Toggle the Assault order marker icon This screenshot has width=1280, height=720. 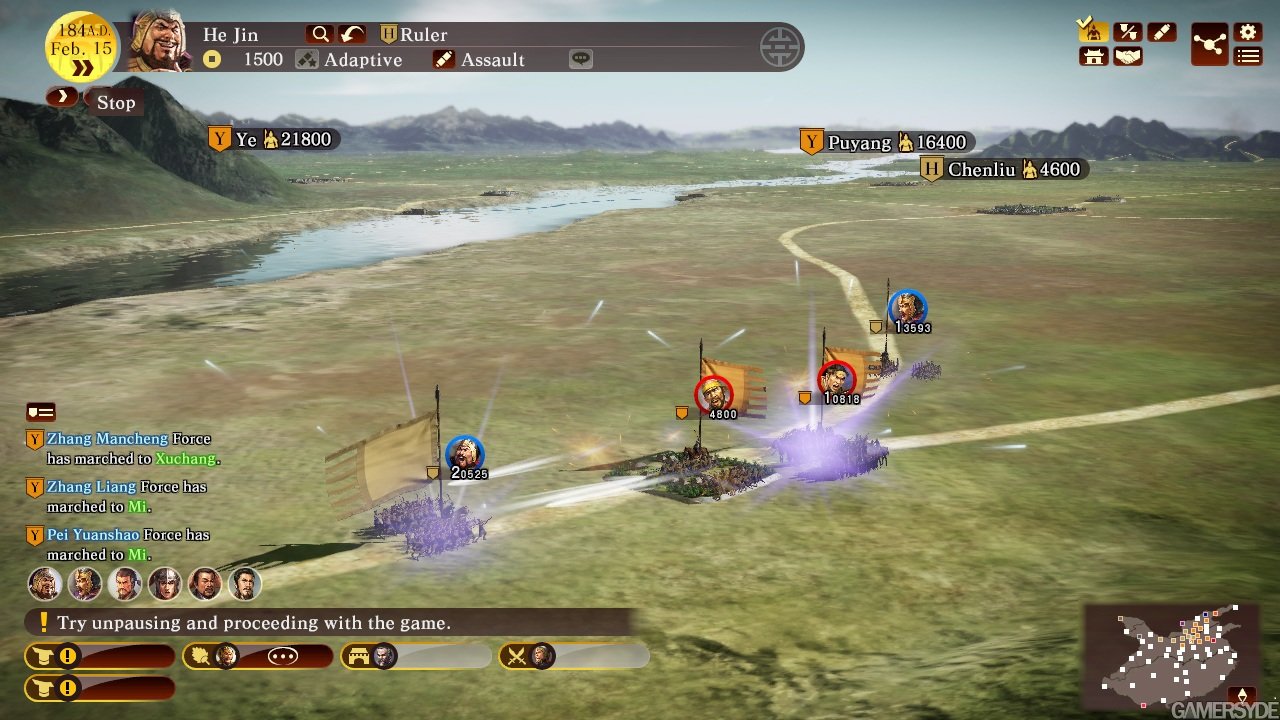[x=1160, y=31]
